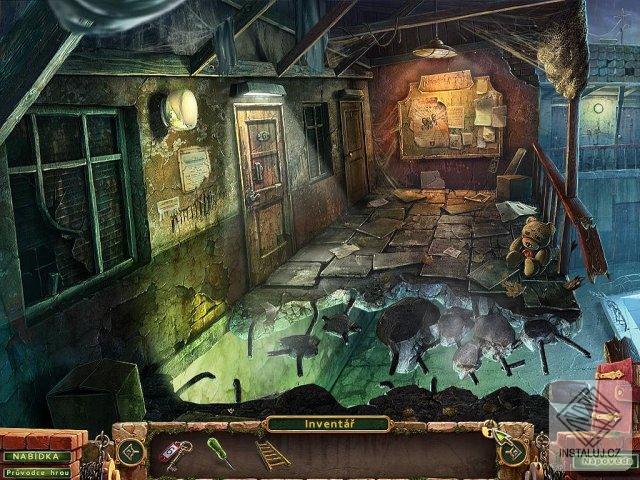Click the Inventář label bar
Viewport: 640px width, 480px height.
(x=327, y=424)
